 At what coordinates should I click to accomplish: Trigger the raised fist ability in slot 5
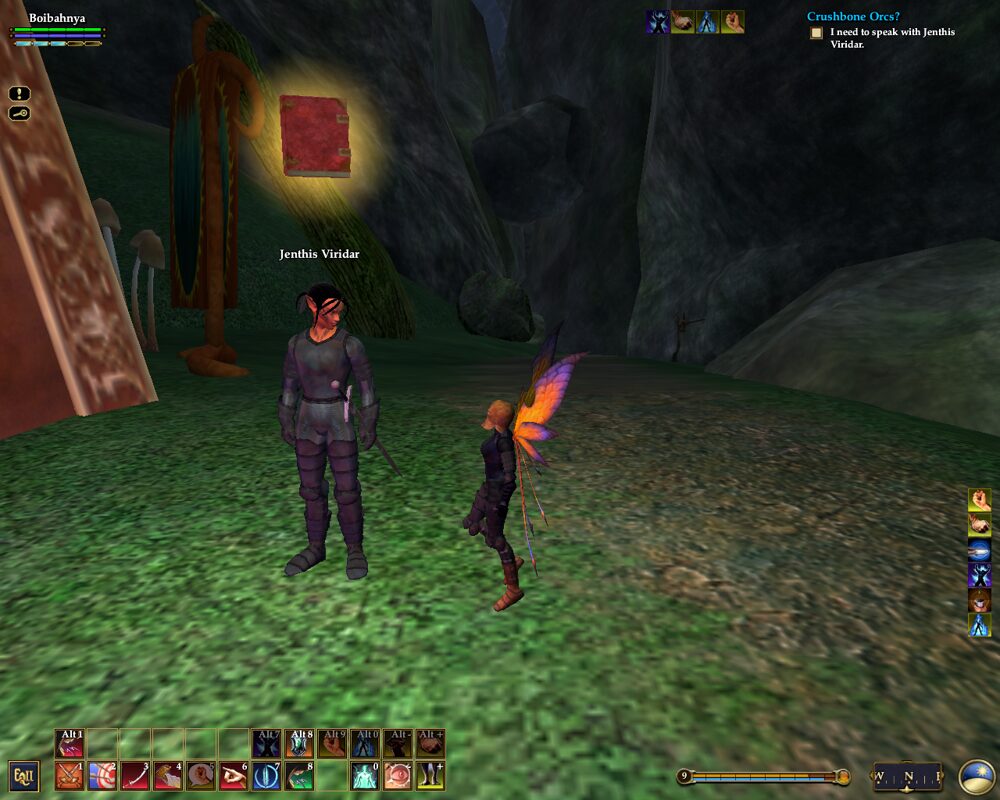pos(201,776)
